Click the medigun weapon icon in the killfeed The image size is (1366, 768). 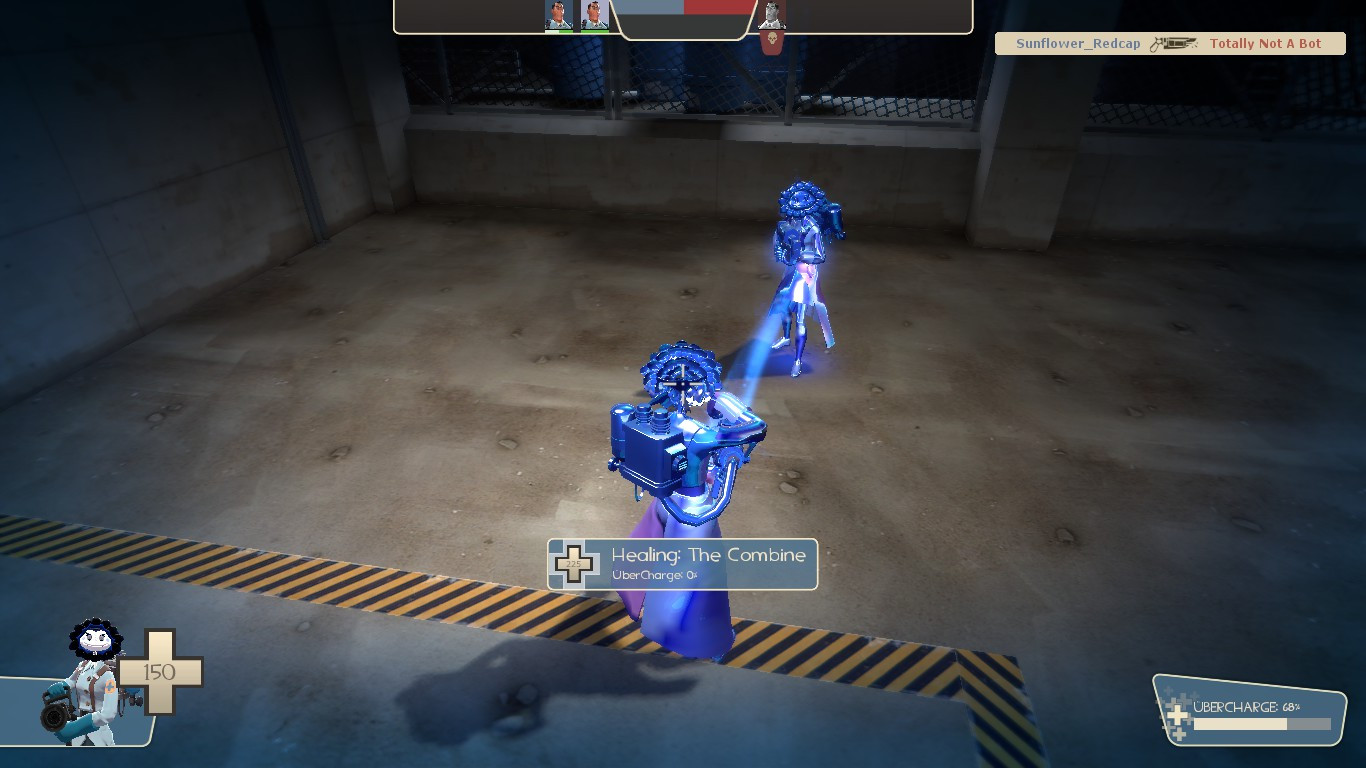[x=1173, y=44]
